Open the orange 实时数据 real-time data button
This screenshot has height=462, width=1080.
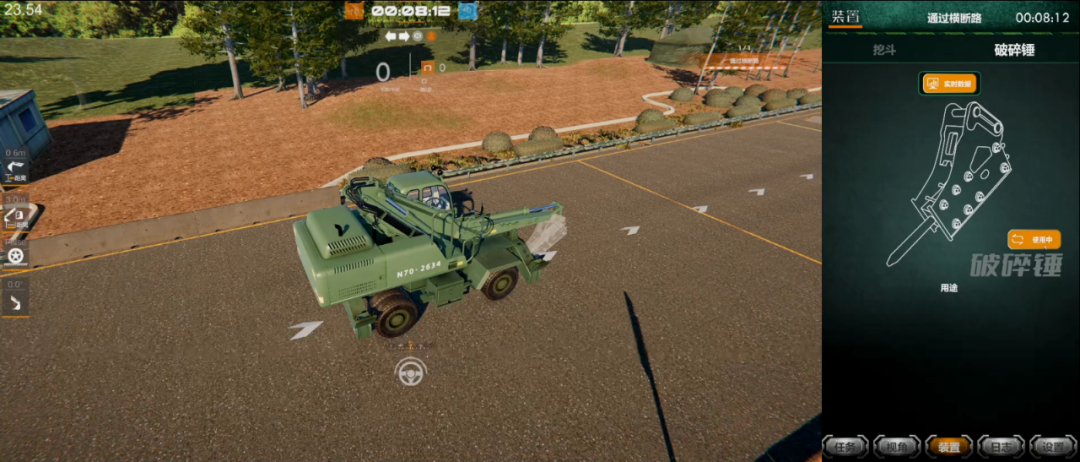(949, 84)
